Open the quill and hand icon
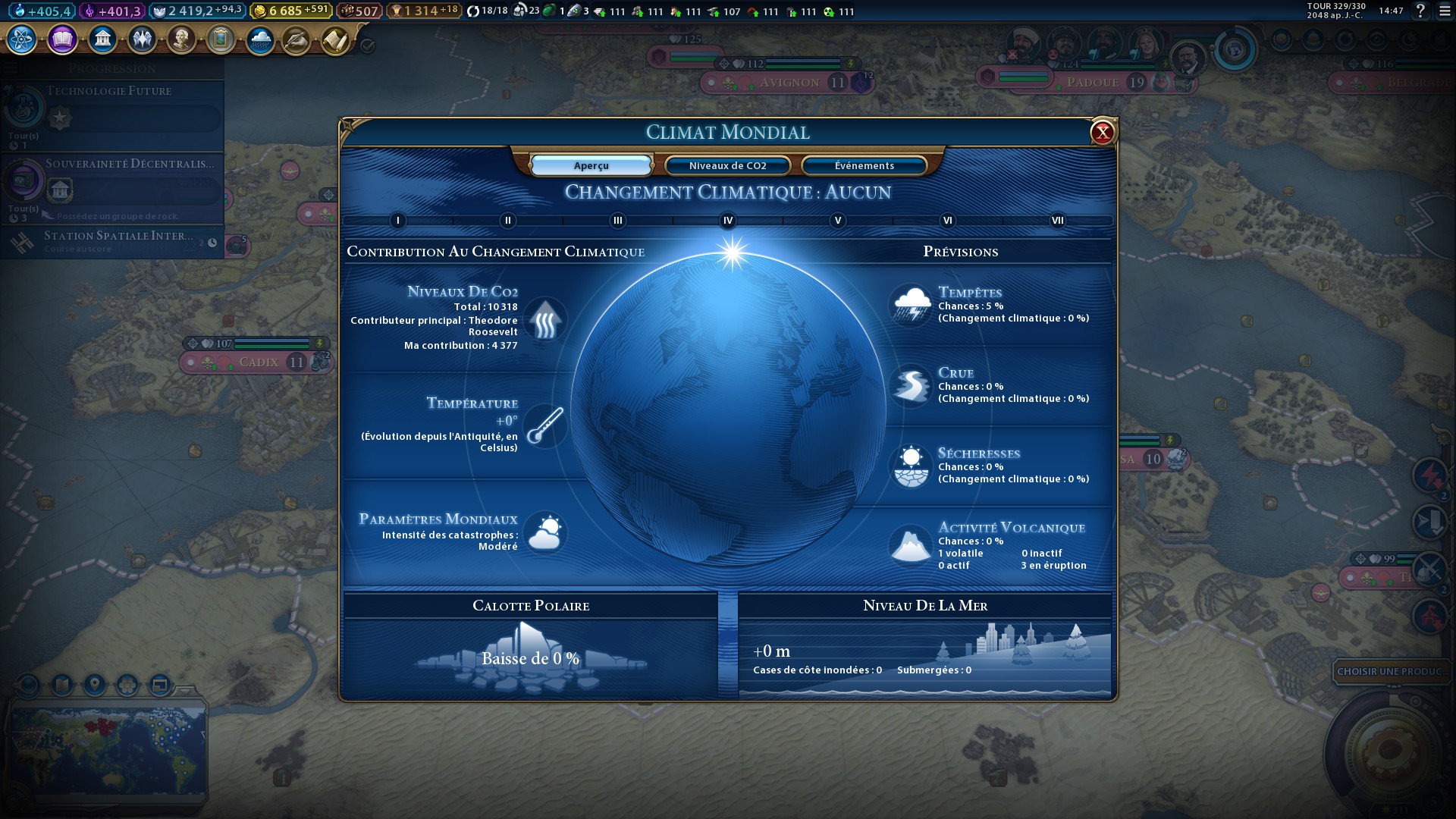 (297, 41)
